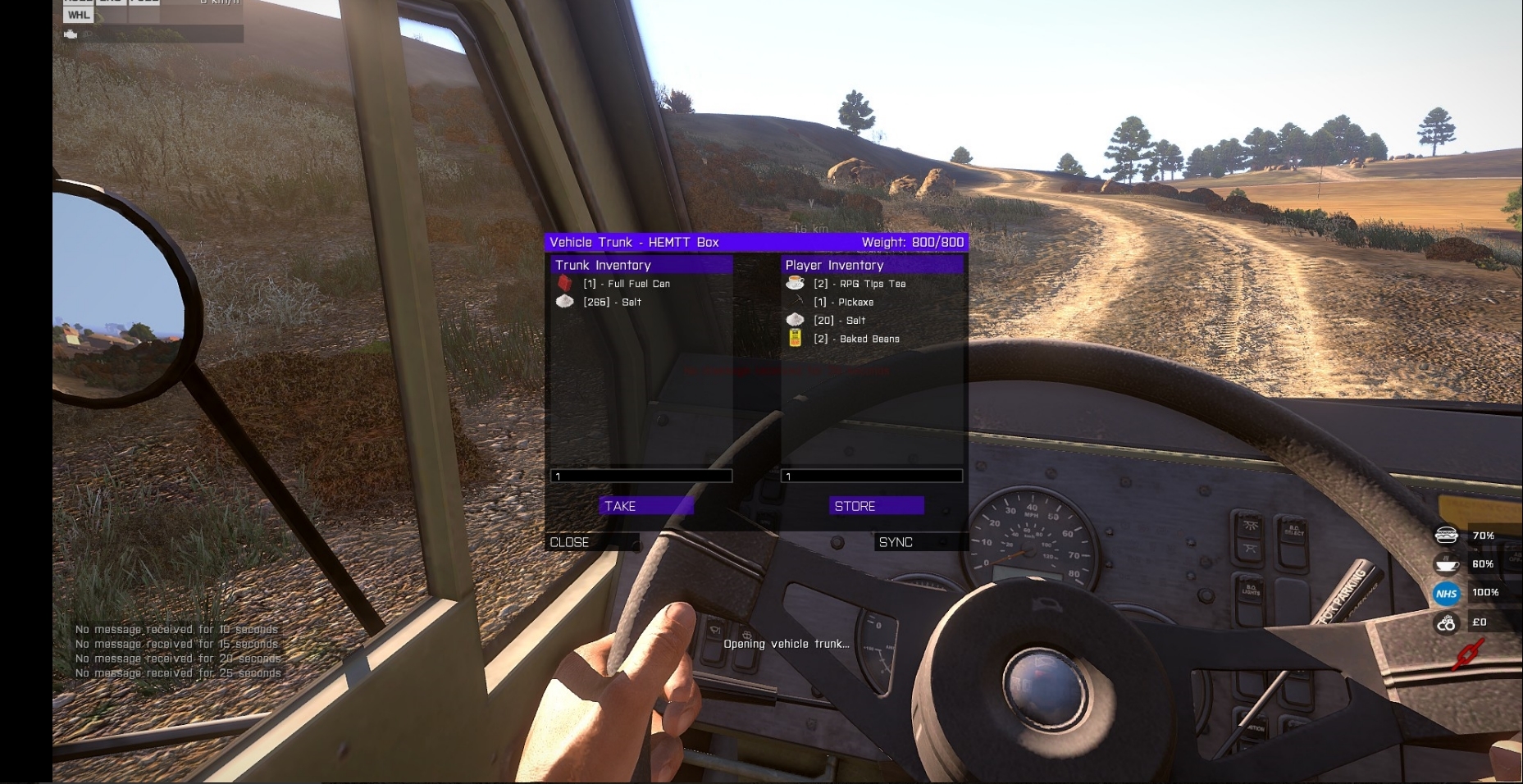Sync the trunk inventory data
Screen dimensions: 1523x784
click(x=920, y=542)
